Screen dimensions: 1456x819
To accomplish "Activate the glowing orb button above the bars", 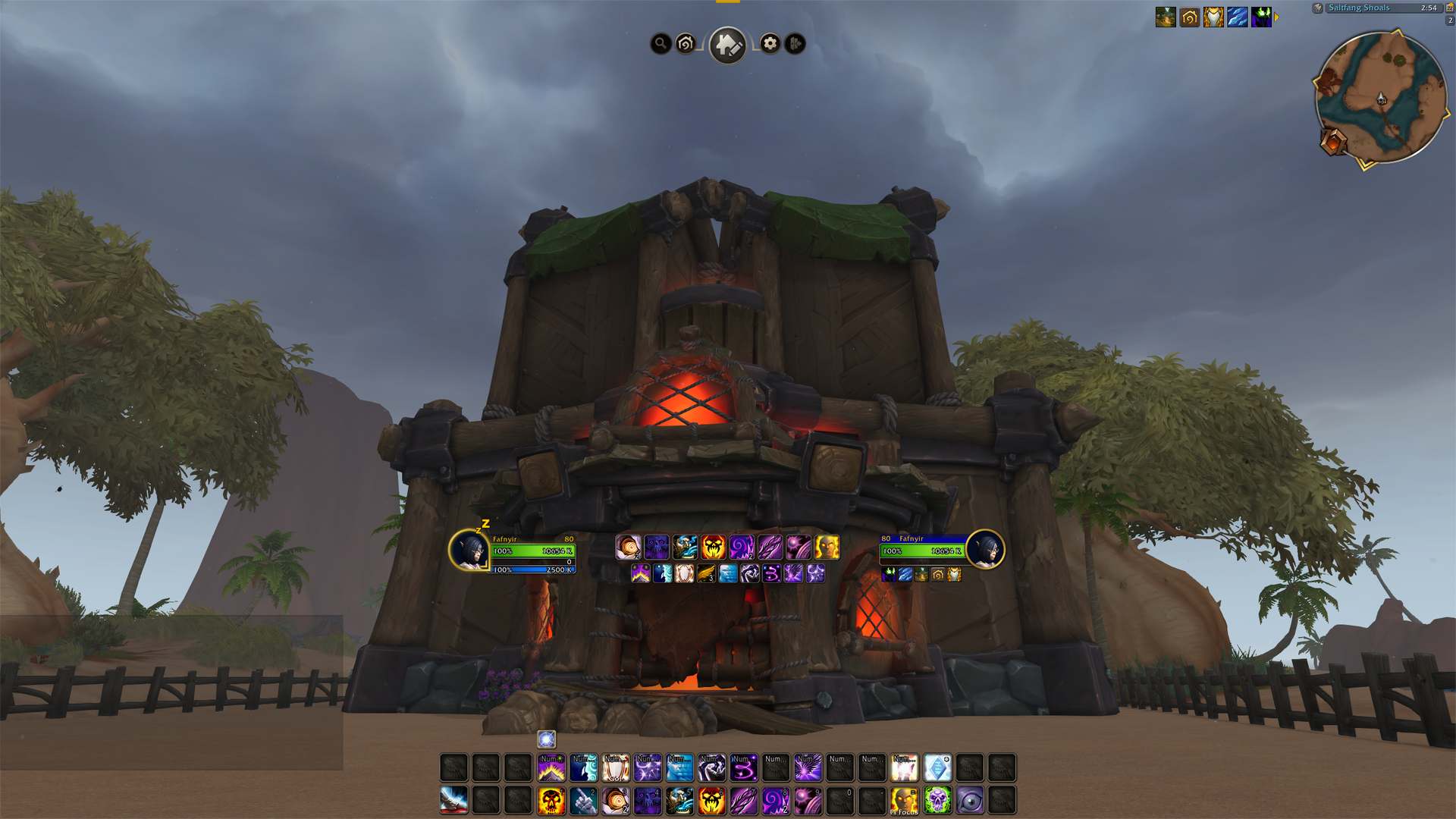I will click(x=546, y=739).
